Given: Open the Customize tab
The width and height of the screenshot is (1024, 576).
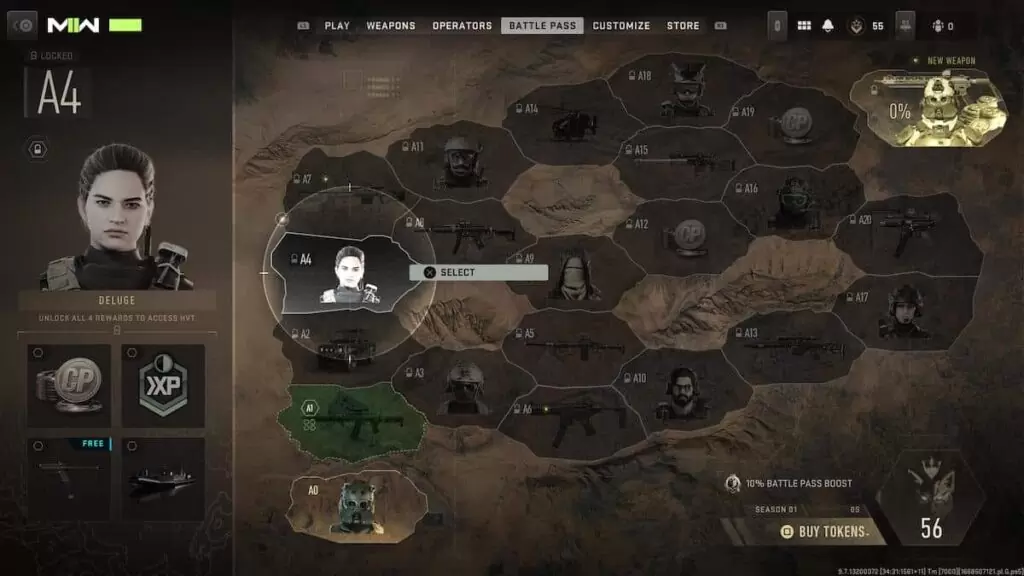Looking at the screenshot, I should click(x=621, y=26).
